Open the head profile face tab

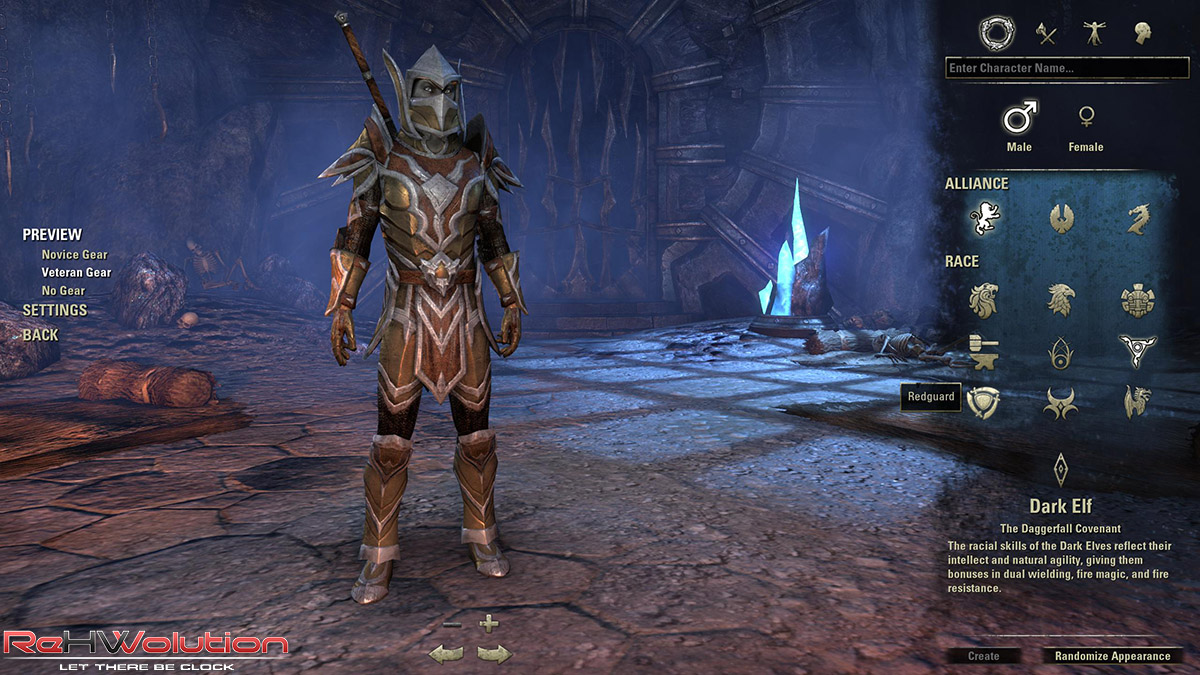[x=1143, y=34]
